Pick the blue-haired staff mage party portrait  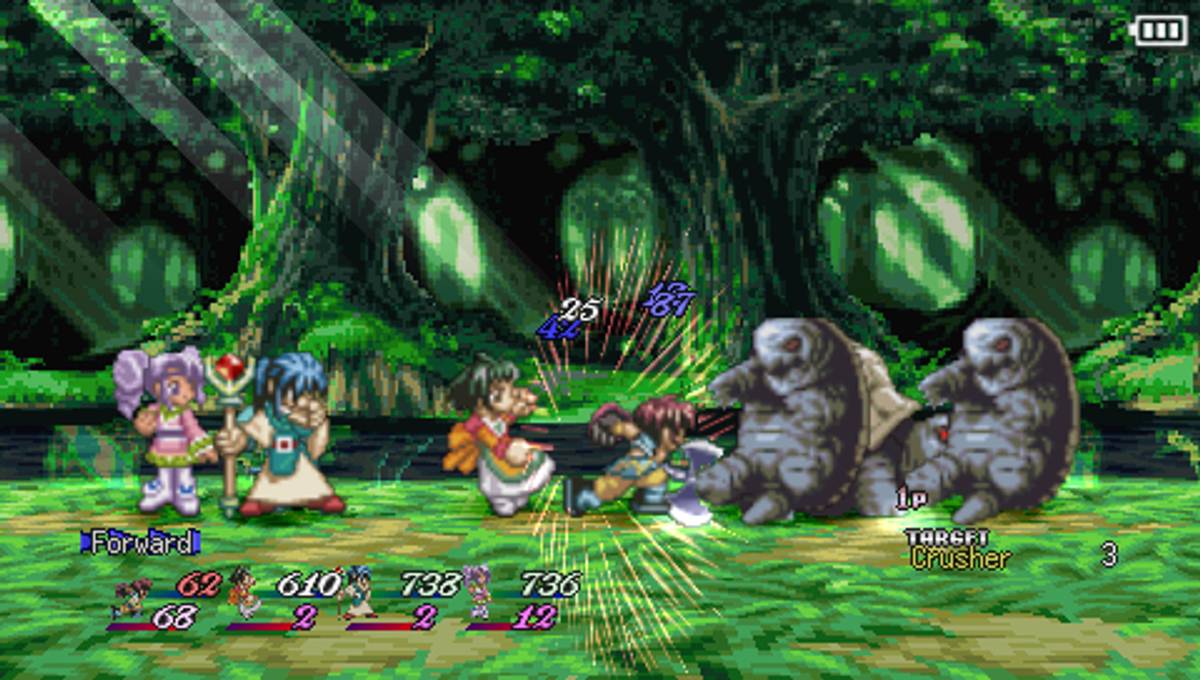point(361,592)
